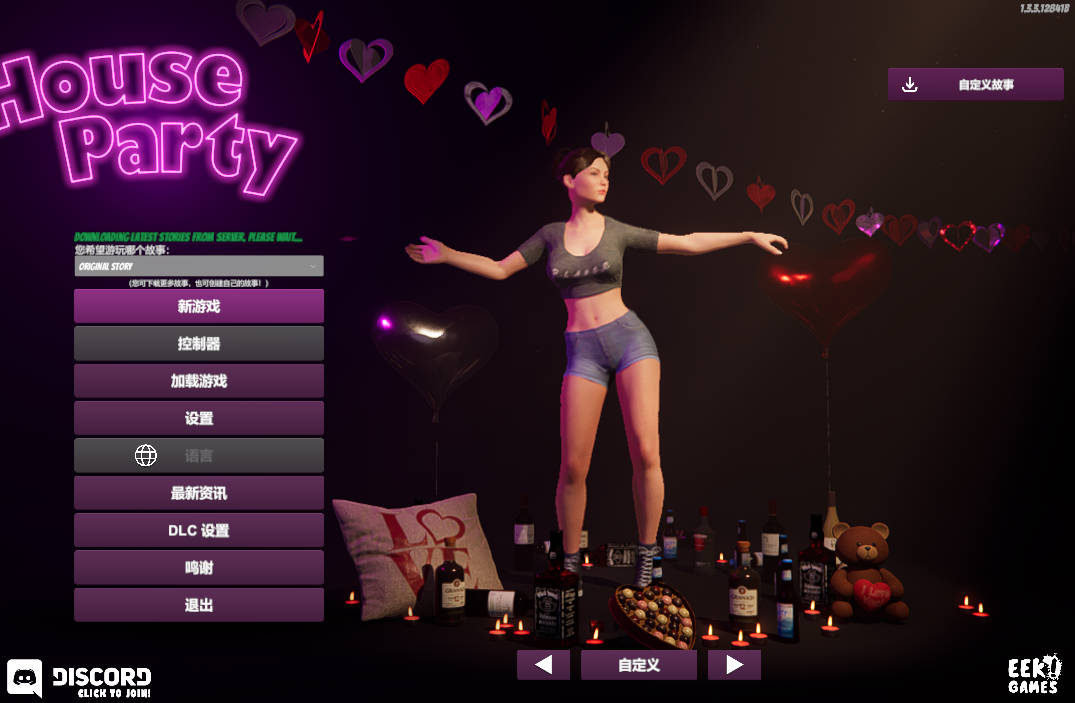Start a new game with 新游戏
This screenshot has height=703, width=1075.
coord(198,306)
